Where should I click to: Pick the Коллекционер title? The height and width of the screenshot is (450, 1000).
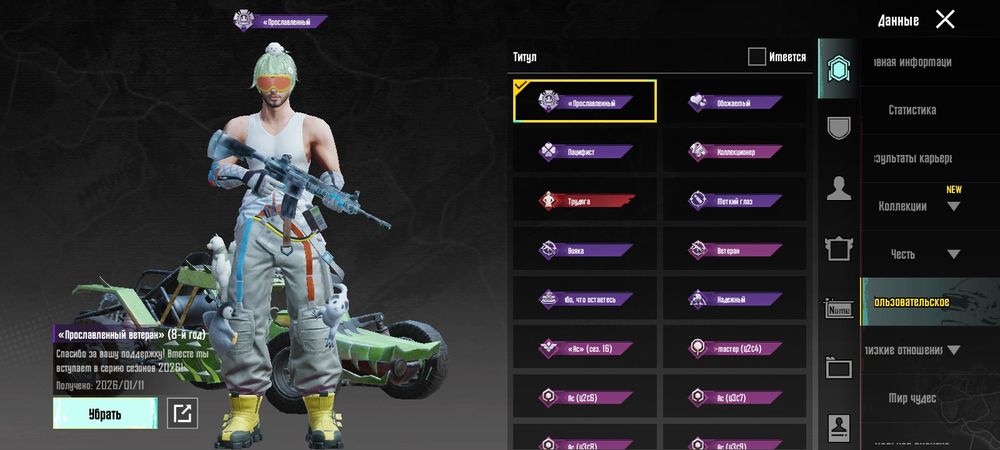point(734,152)
